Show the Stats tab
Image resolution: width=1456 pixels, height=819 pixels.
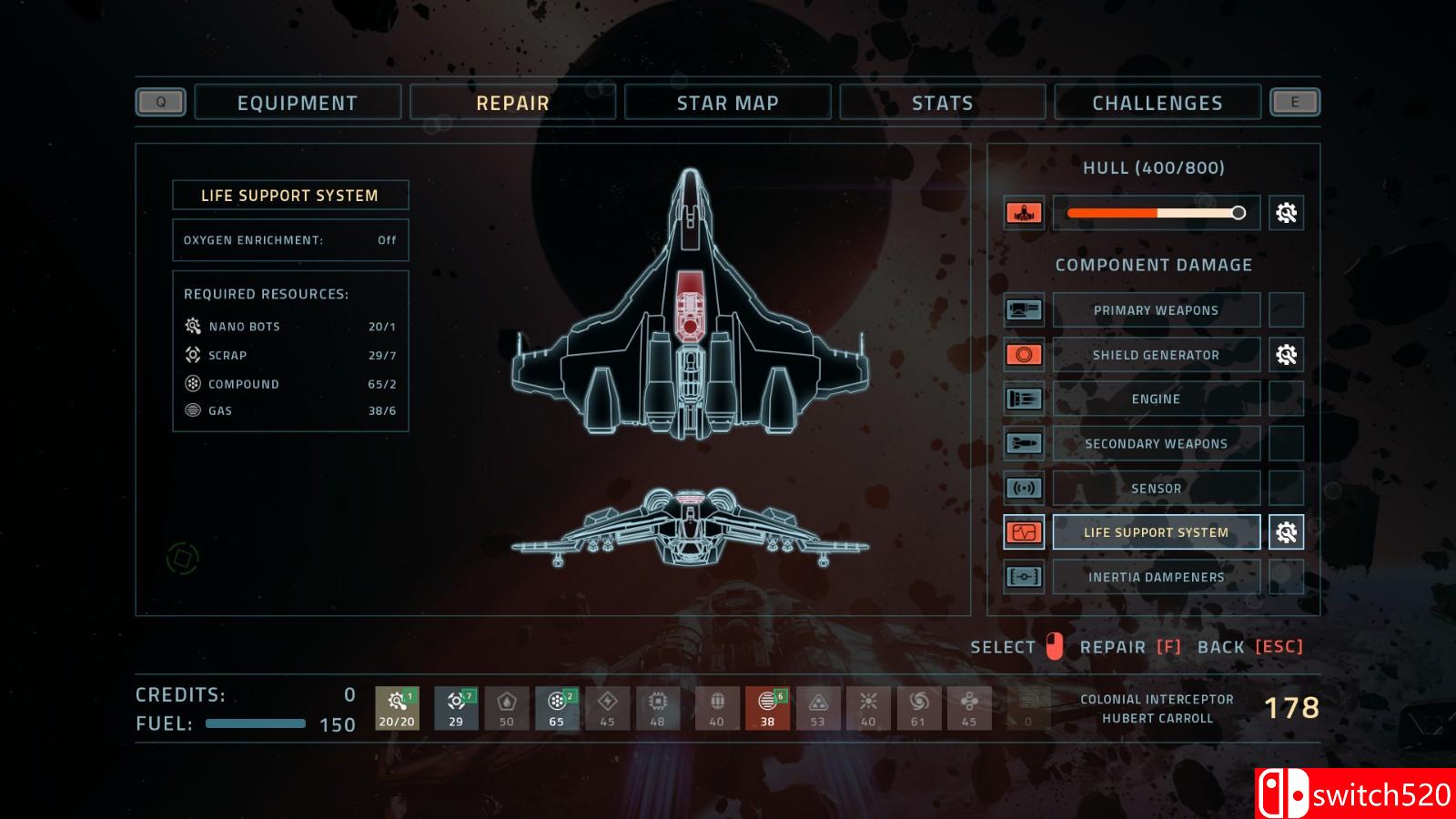coord(942,103)
